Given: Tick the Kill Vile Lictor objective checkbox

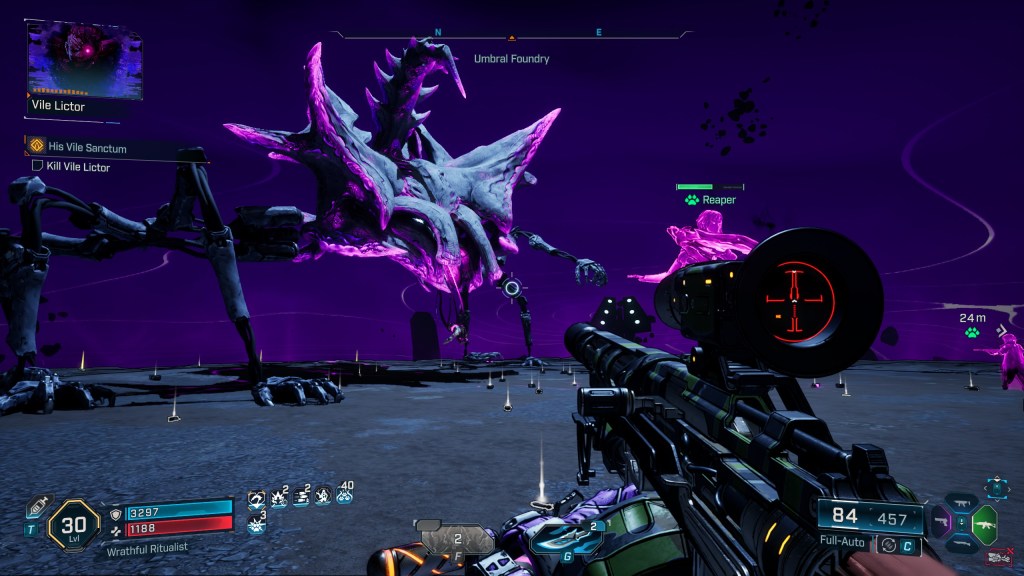Looking at the screenshot, I should click(38, 166).
